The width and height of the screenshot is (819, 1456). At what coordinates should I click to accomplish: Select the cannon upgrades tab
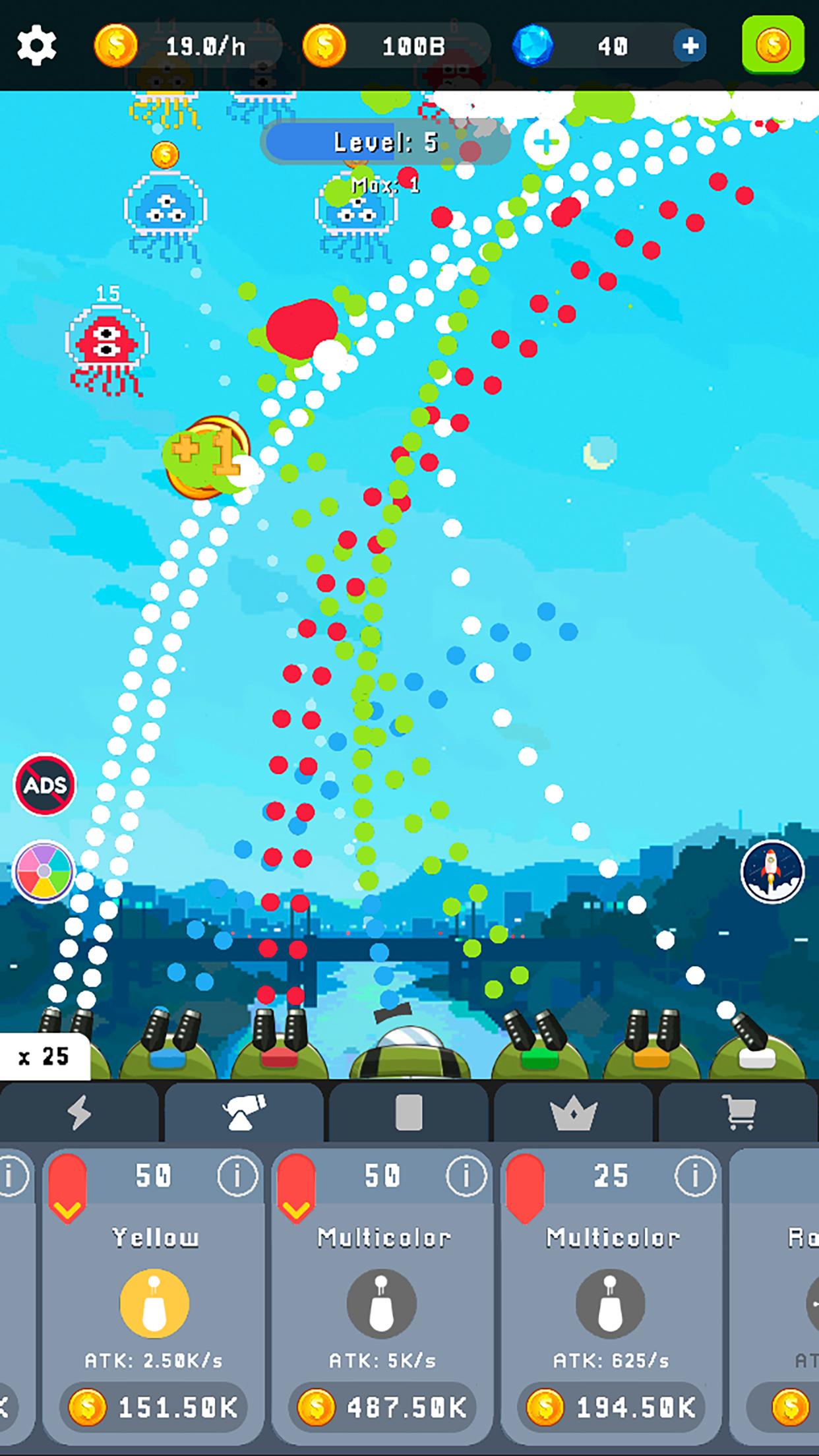244,1114
